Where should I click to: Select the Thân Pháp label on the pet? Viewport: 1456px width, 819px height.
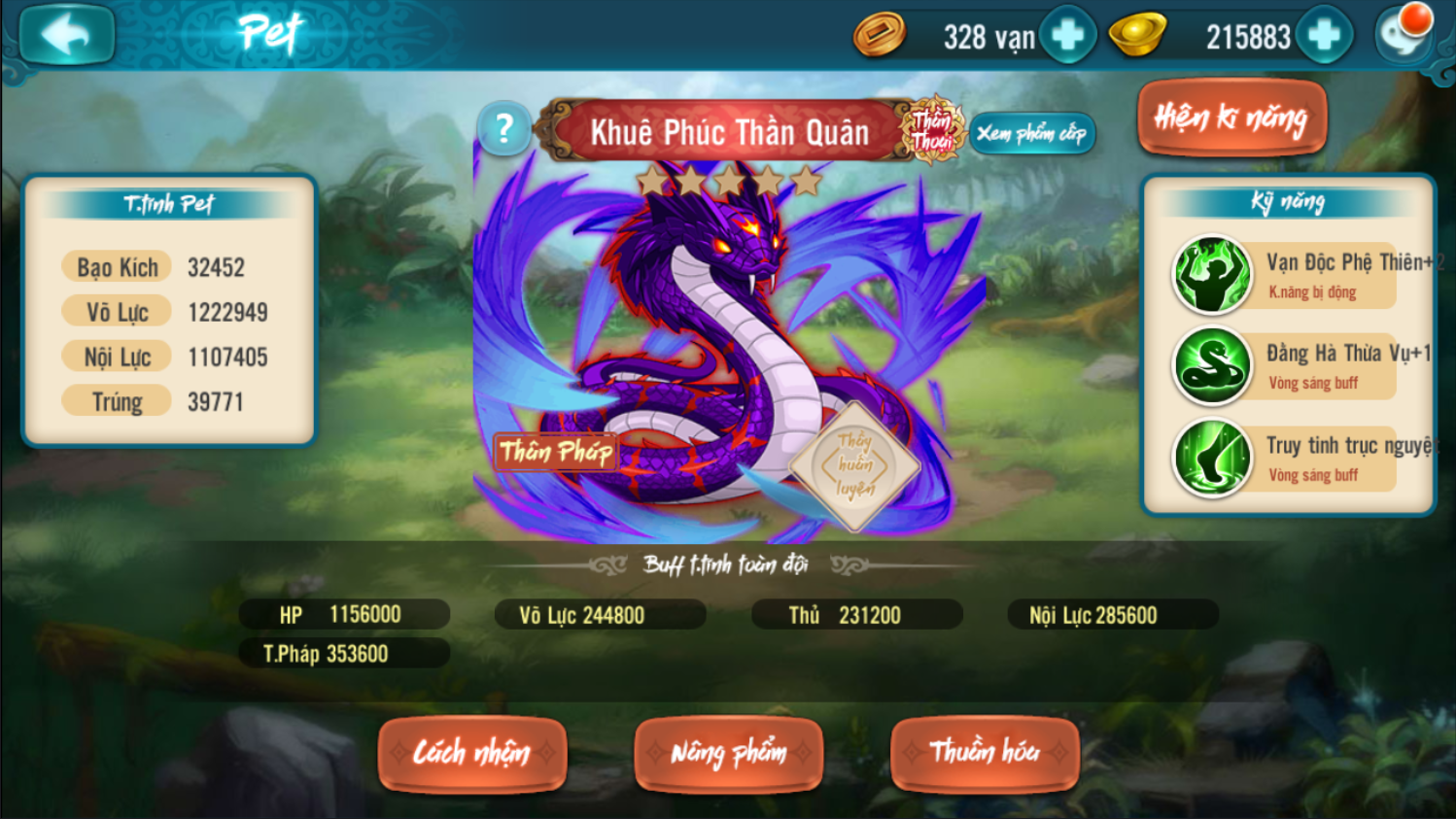coord(558,451)
